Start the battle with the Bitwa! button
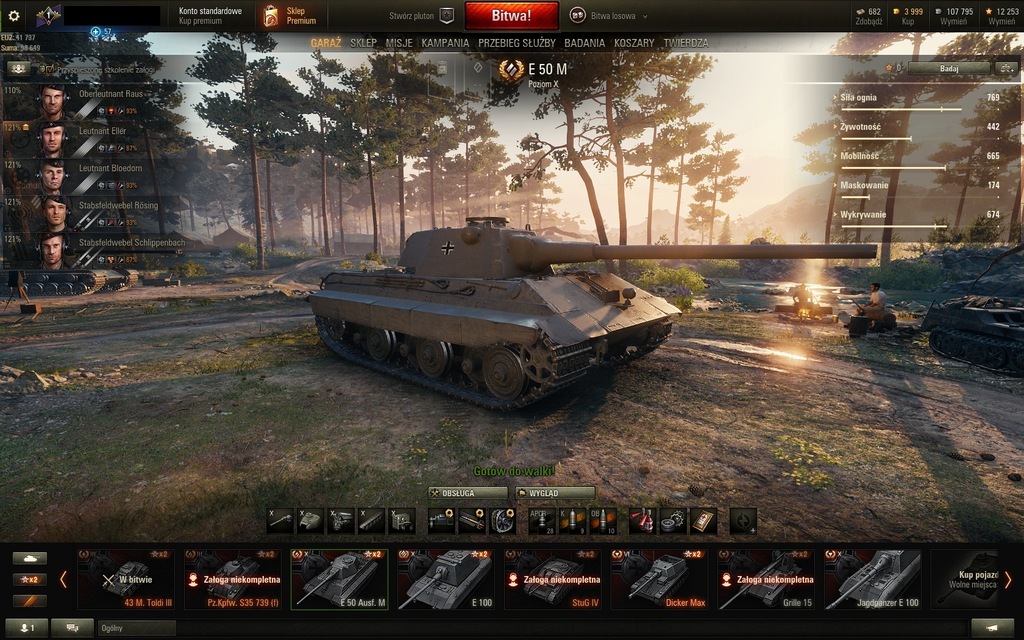1024x640 pixels. 511,16
